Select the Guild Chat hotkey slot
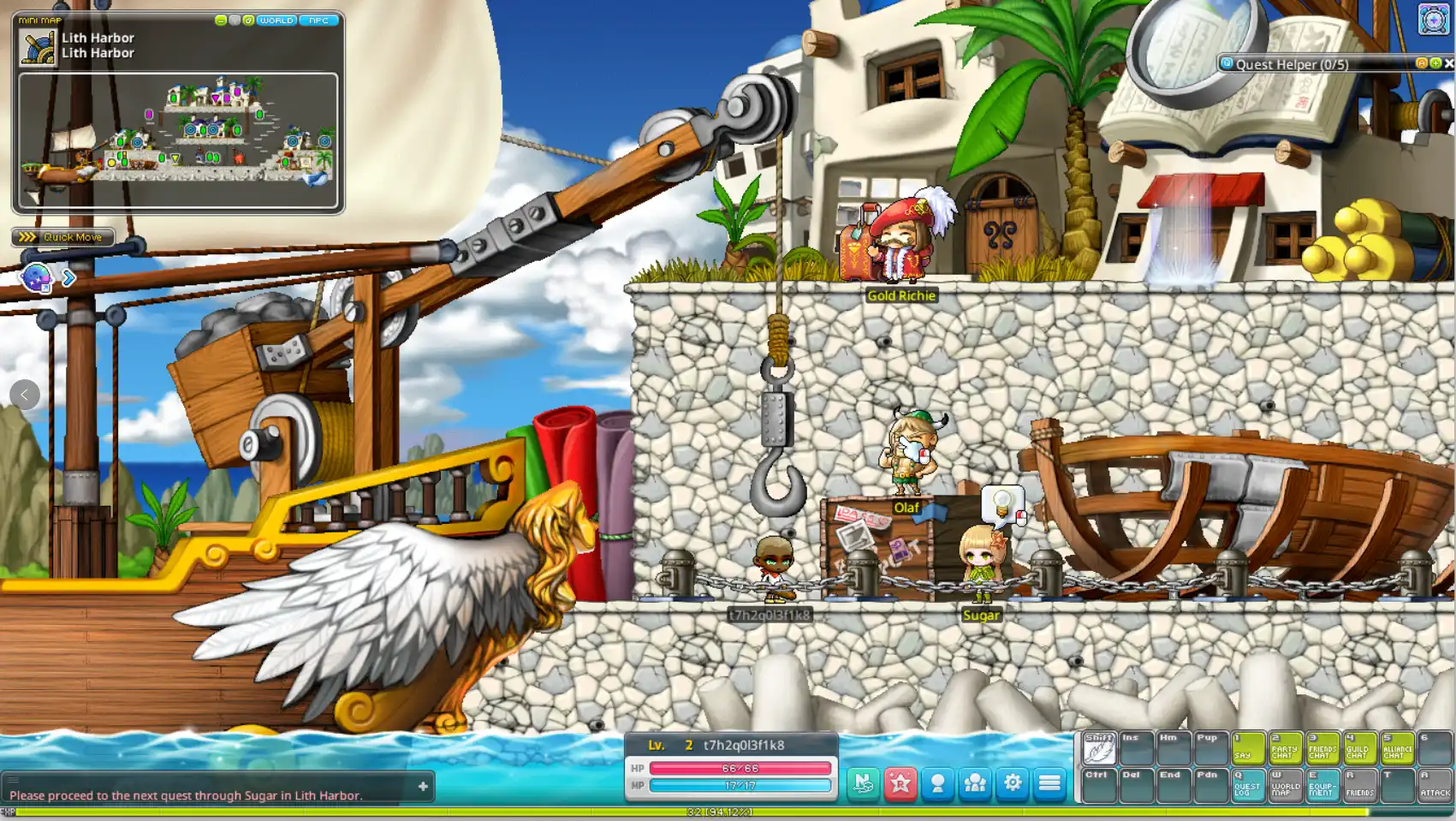Image resolution: width=1456 pixels, height=821 pixels. 1360,747
